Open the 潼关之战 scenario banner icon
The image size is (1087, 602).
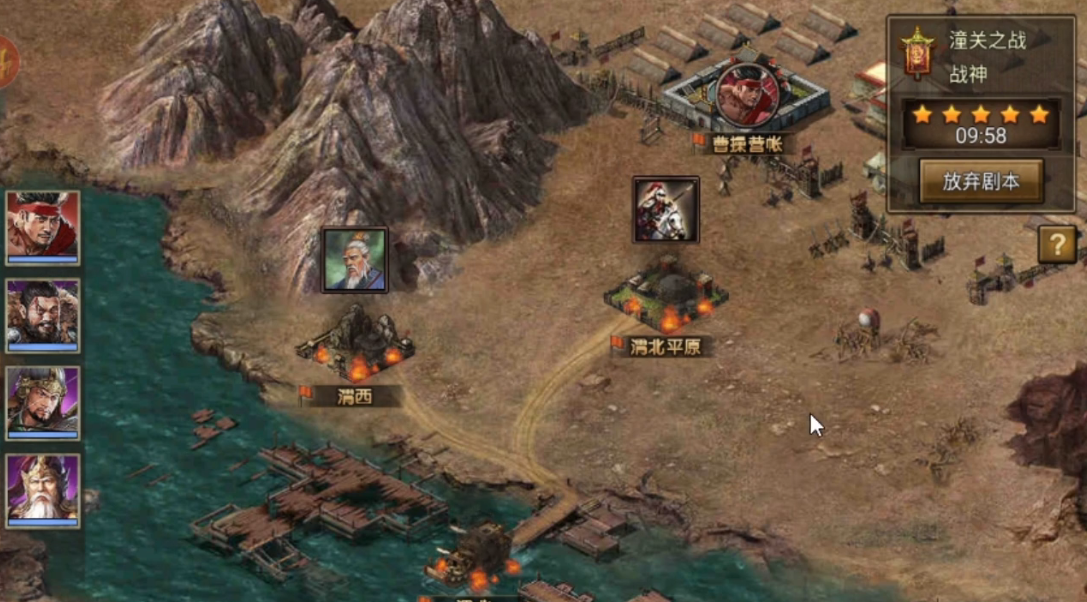pos(916,54)
